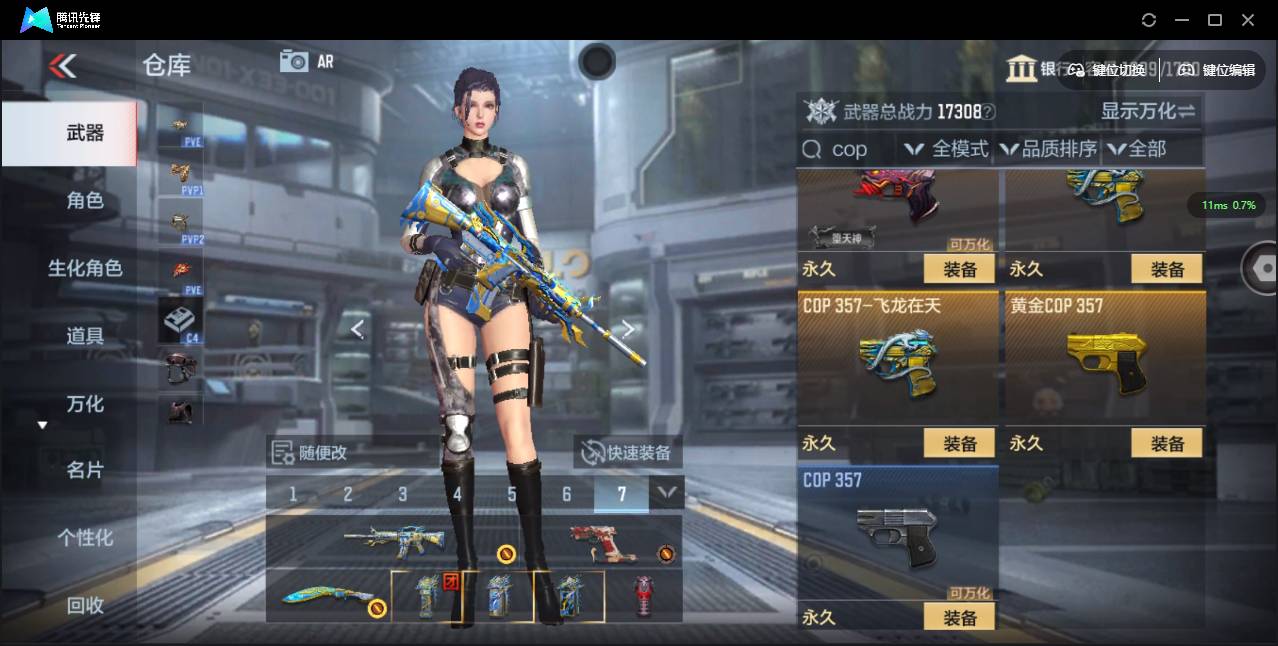Switch to the 名片 category
Viewport: 1278px width, 646px height.
pos(85,470)
